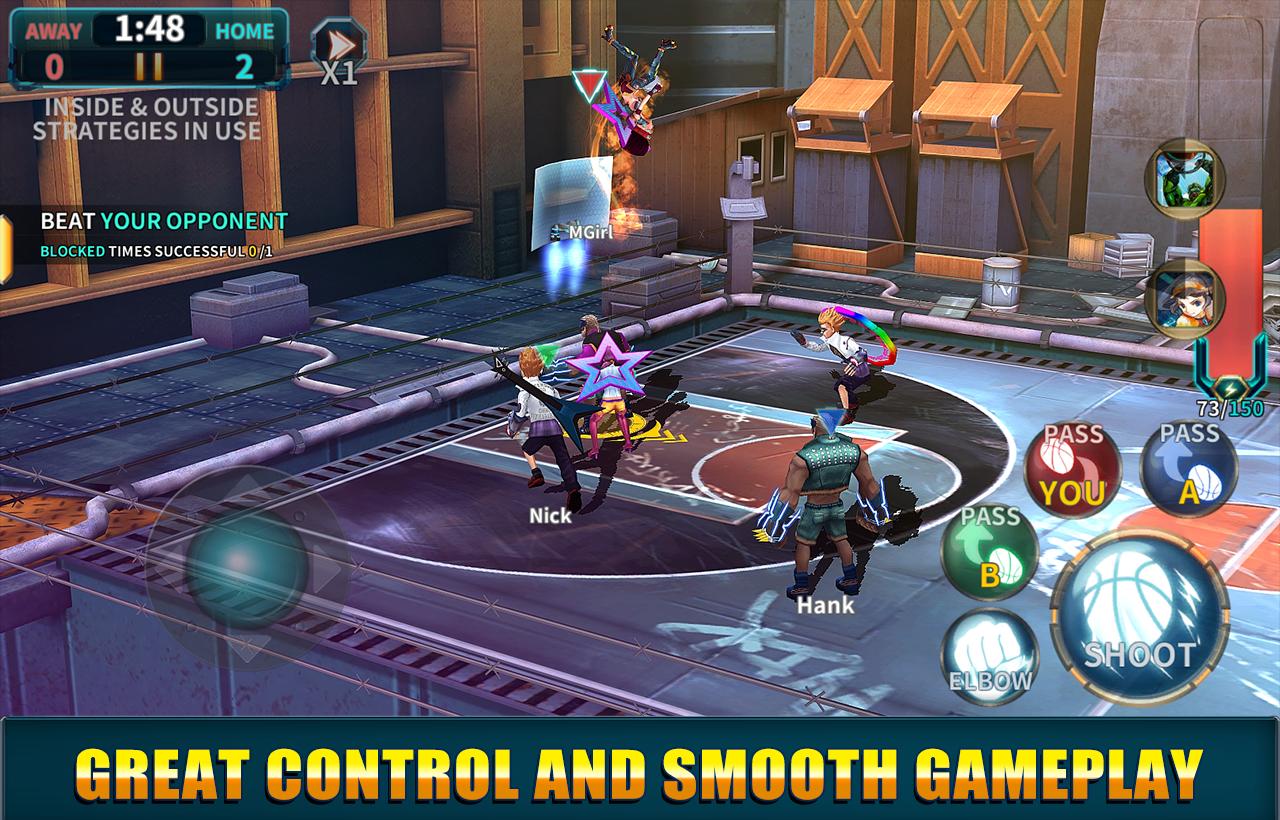The height and width of the screenshot is (820, 1280).
Task: Open the Beat Your Opponent objective panel
Action: (150, 234)
